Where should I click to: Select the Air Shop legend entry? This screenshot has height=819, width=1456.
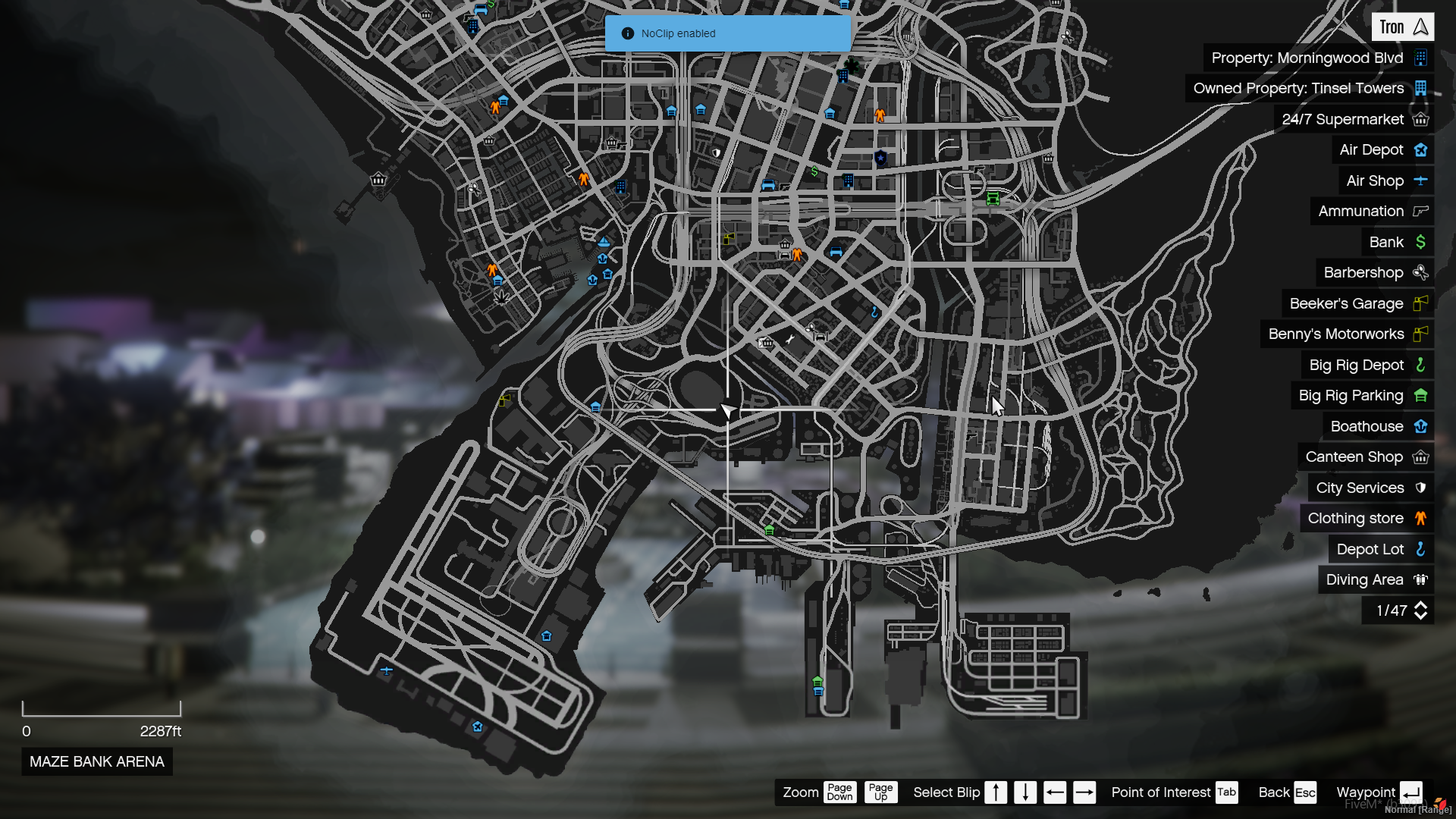click(1385, 181)
